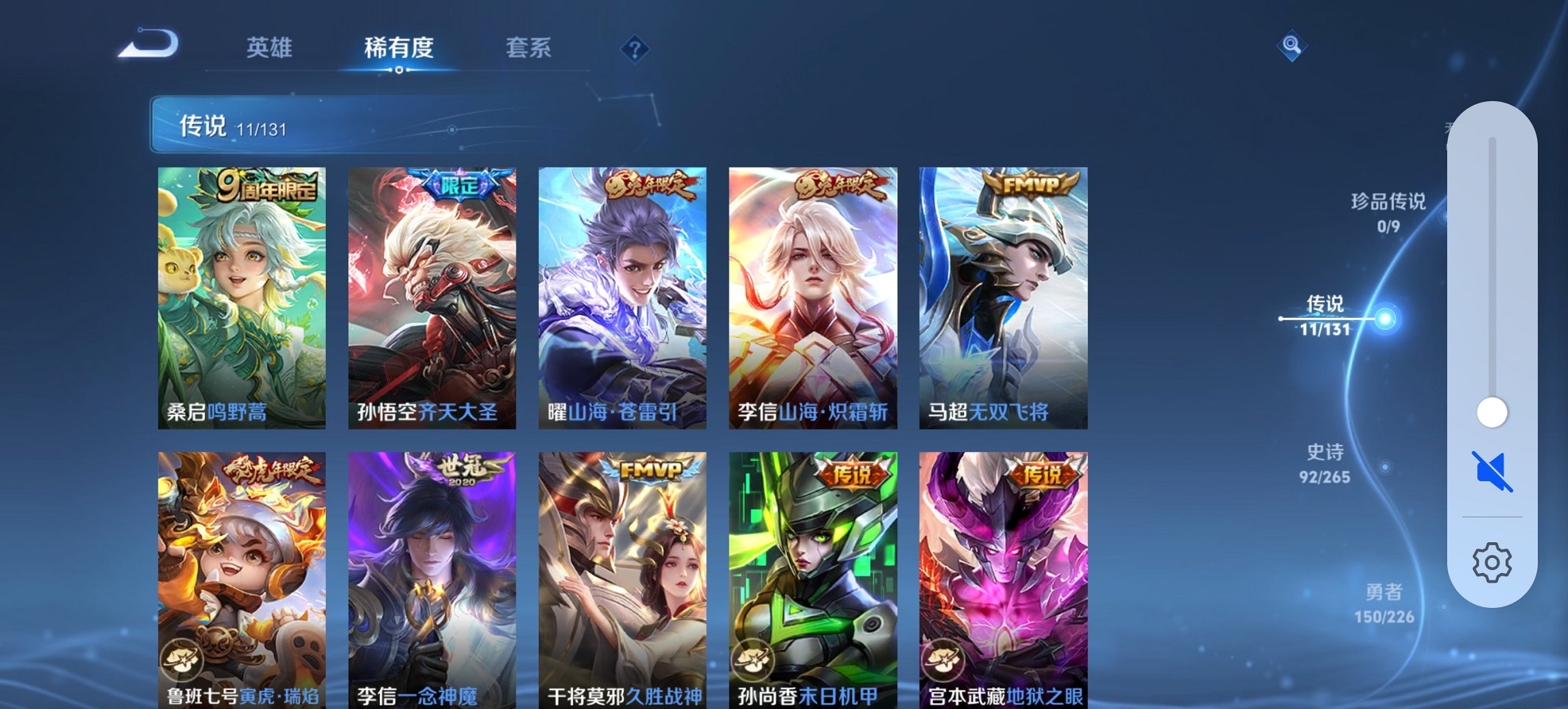
Task: Switch to the 英雄 tab
Action: click(271, 47)
